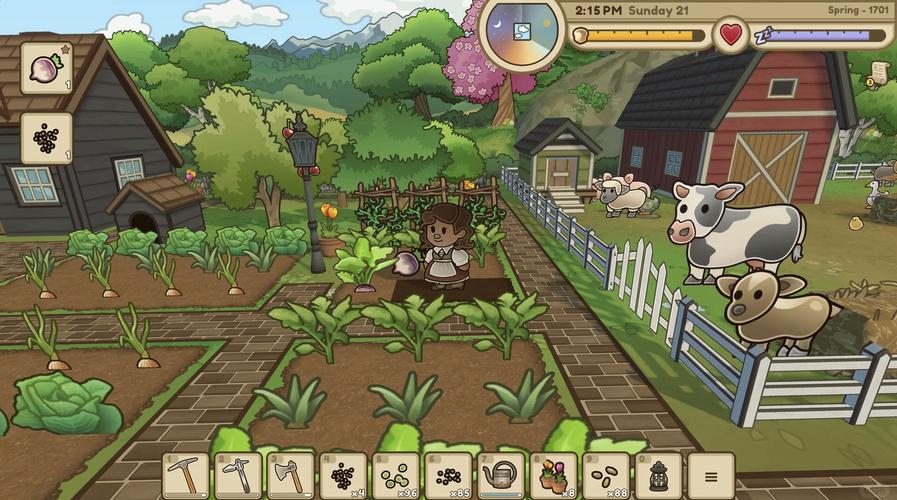Screen dimensions: 897x500
Task: Open the quest scroll icon
Action: point(879,73)
